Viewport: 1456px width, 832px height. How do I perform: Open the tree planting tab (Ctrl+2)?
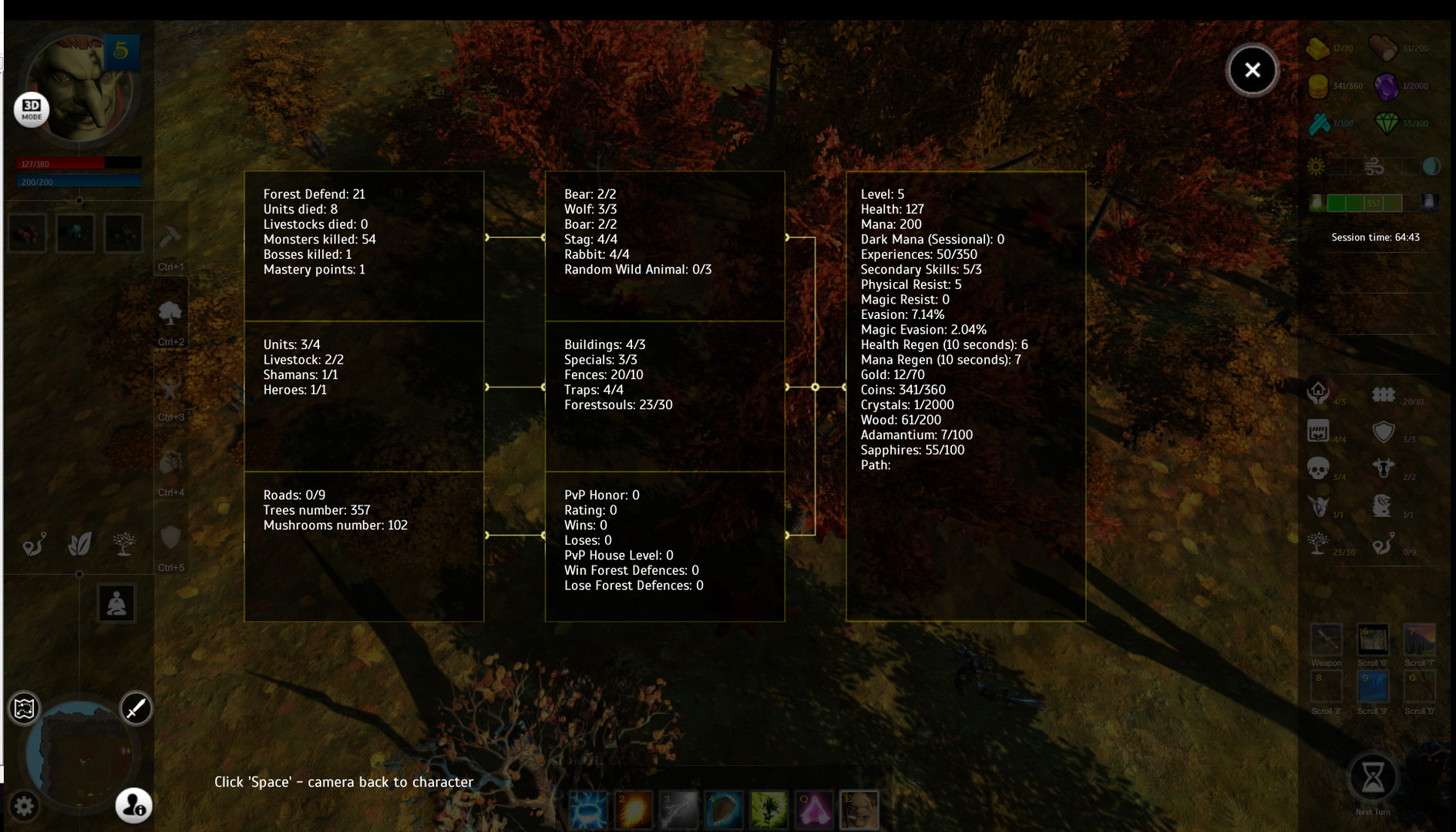[170, 314]
